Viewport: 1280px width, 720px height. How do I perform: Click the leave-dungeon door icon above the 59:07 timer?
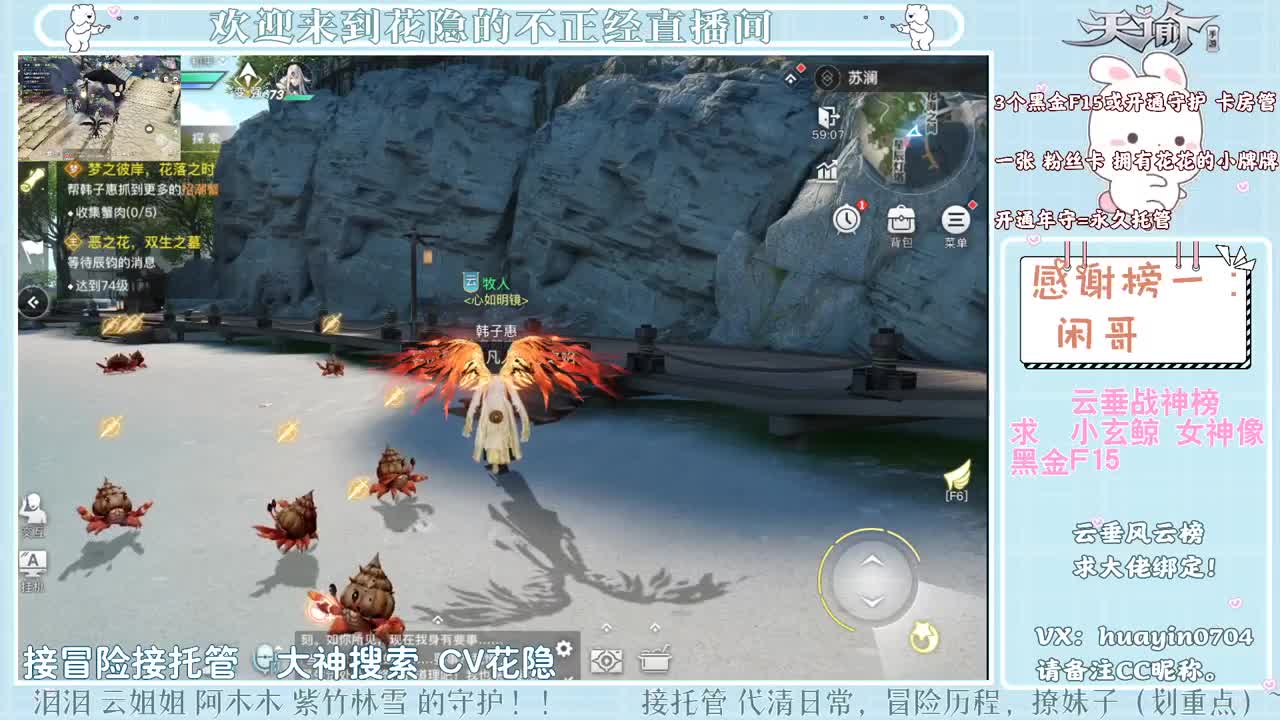828,116
